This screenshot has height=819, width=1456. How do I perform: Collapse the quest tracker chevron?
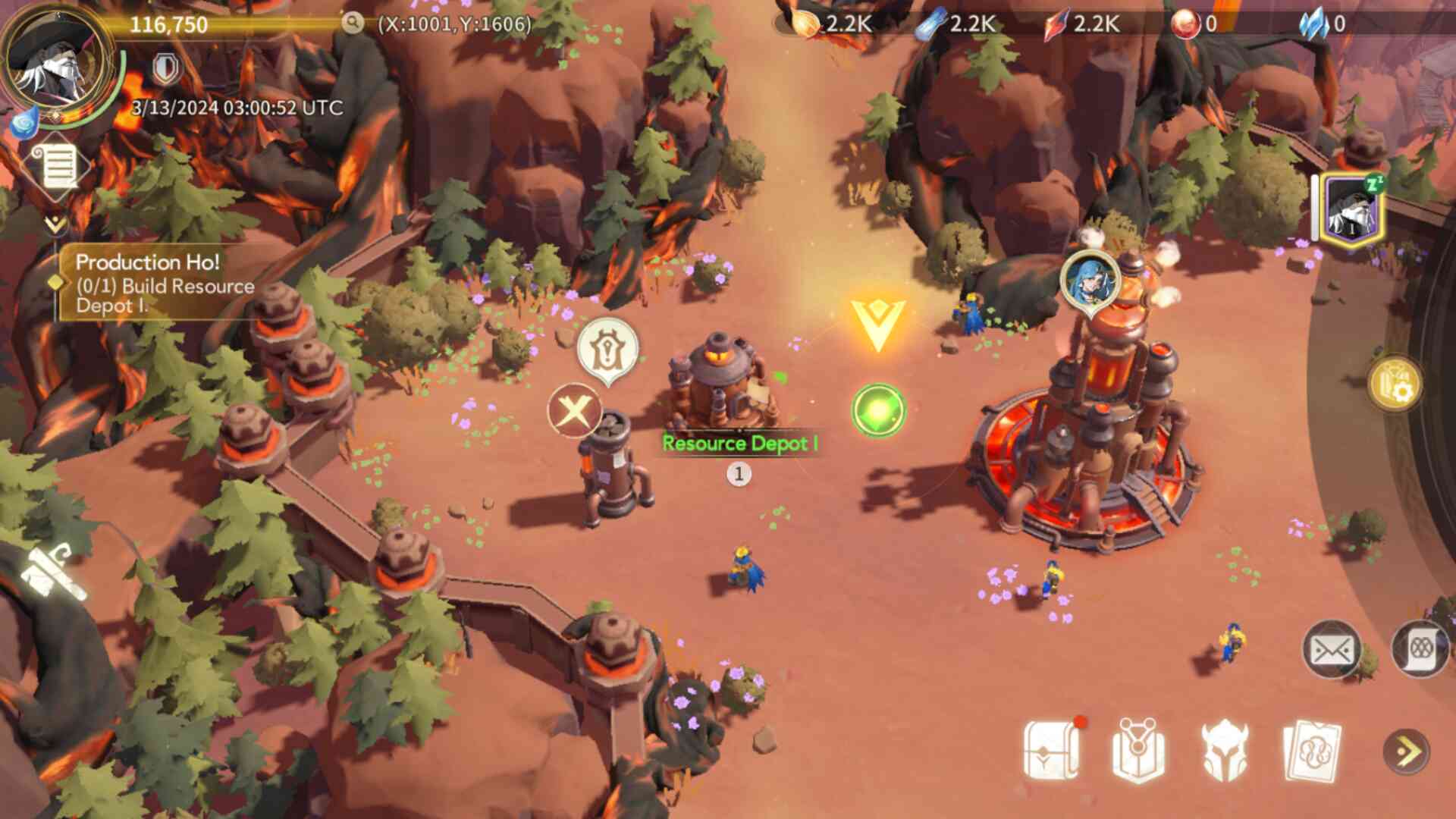(55, 224)
